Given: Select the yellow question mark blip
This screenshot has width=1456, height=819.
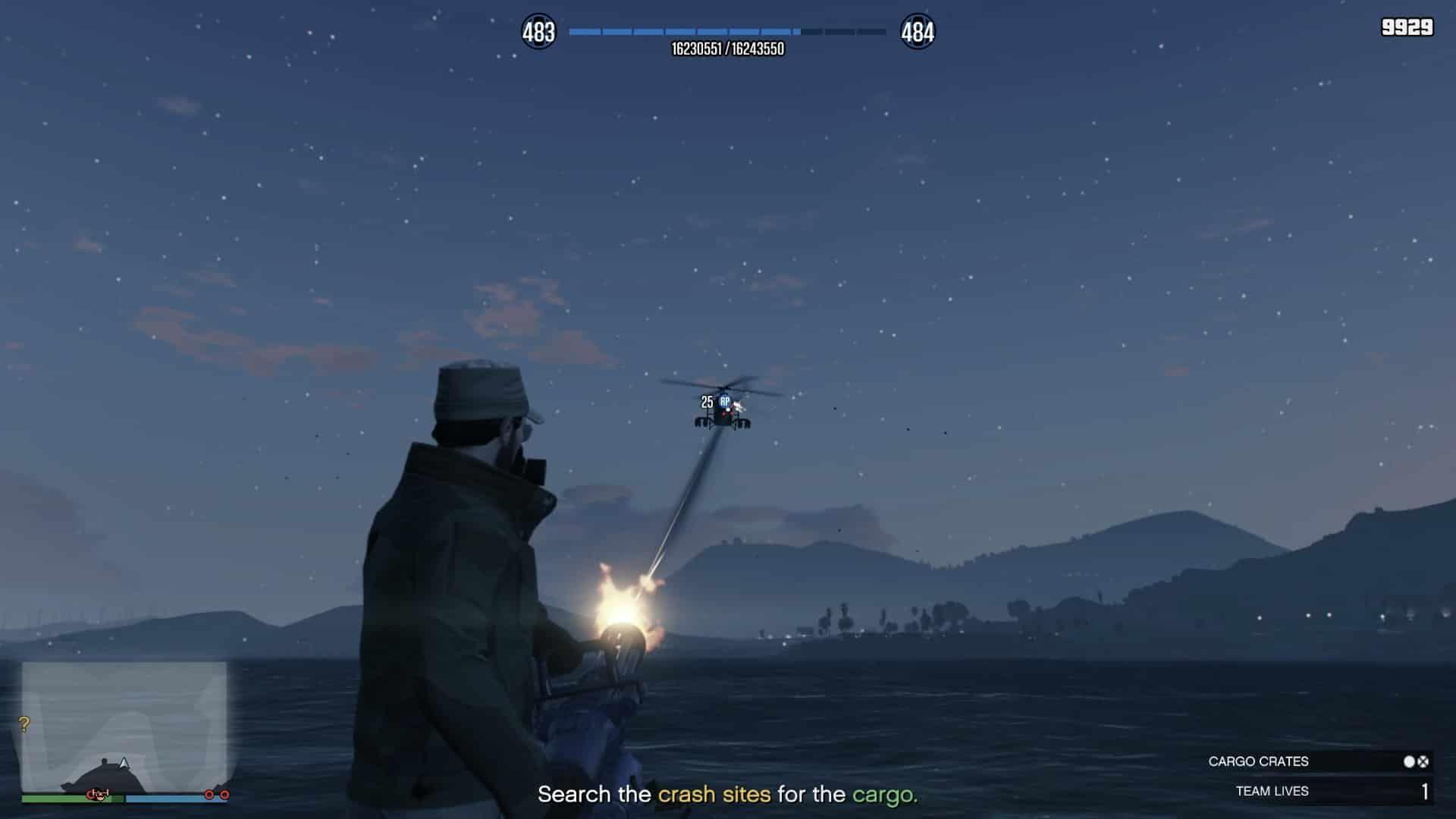Looking at the screenshot, I should pos(24,724).
